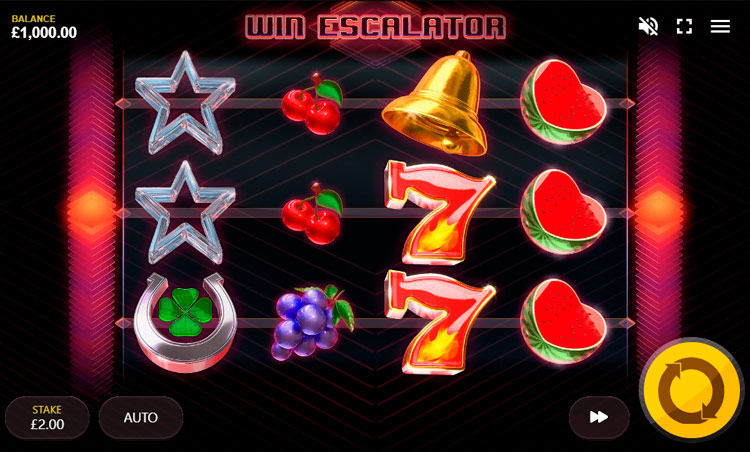
Task: Unmute the game sound
Action: pyautogui.click(x=648, y=26)
